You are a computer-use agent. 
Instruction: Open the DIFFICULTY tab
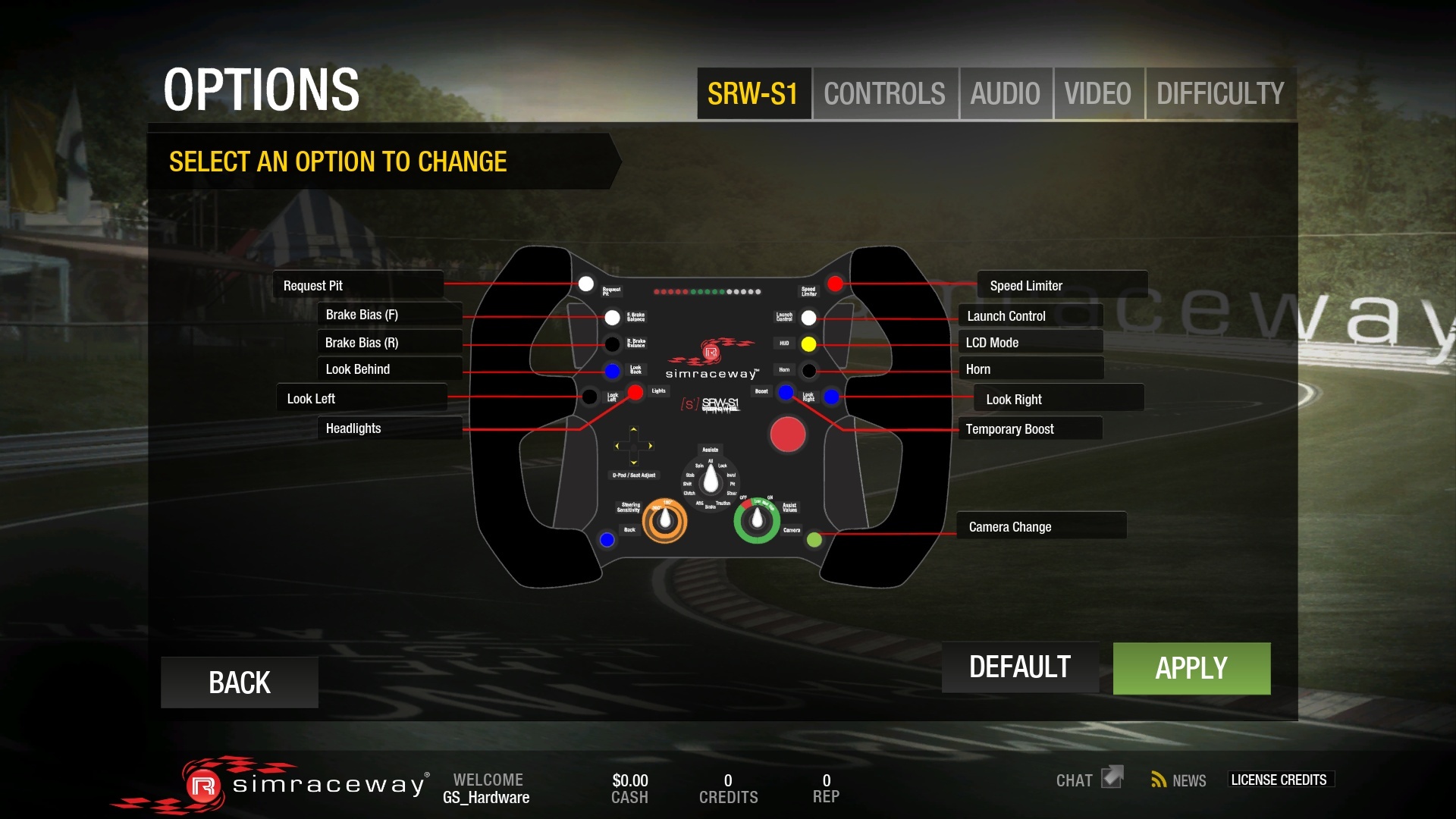pos(1219,93)
